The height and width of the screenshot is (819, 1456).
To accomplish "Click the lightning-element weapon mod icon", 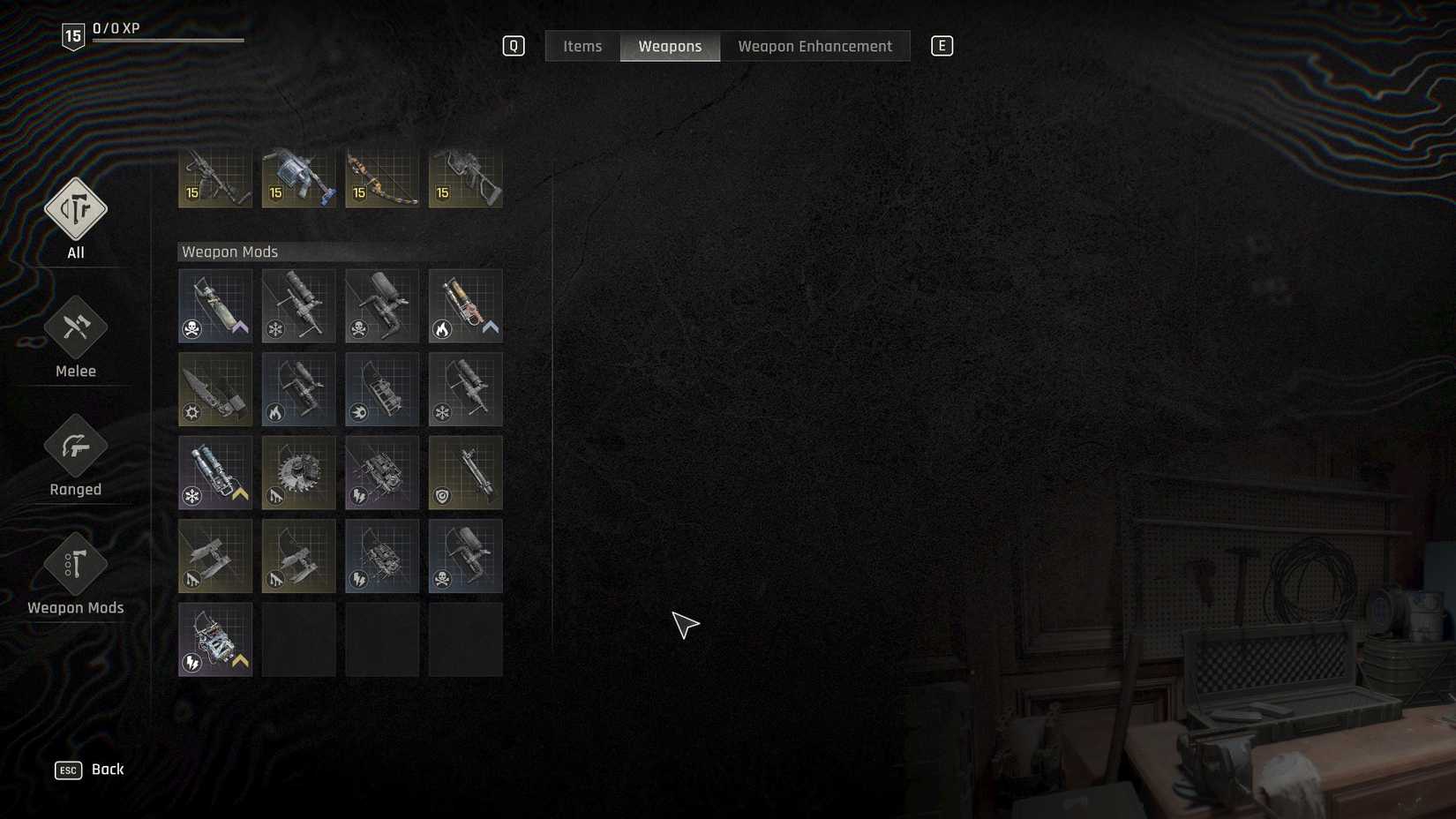I will 382,472.
